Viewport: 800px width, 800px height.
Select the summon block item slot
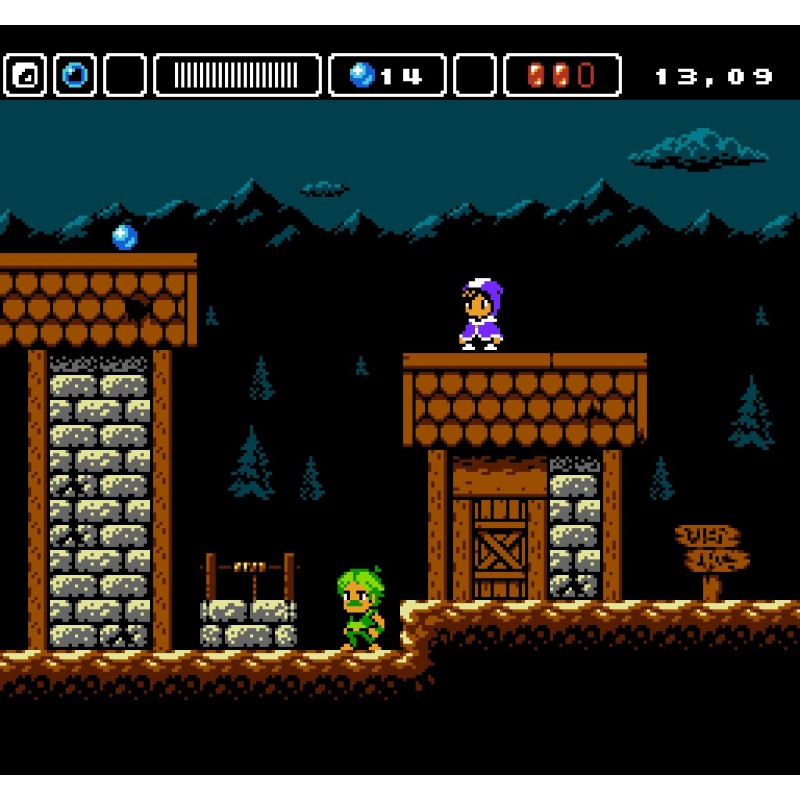[25, 75]
